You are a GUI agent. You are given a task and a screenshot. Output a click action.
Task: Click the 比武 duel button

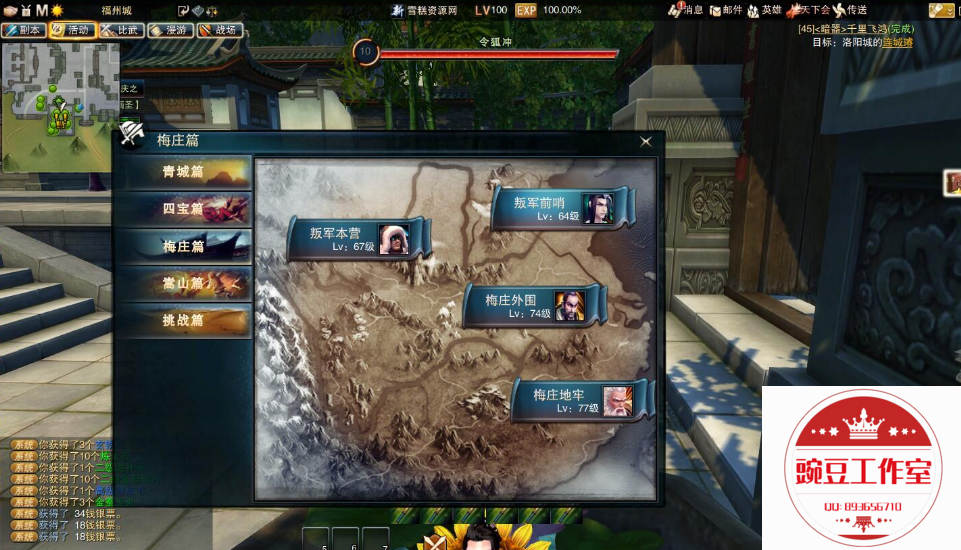pyautogui.click(x=120, y=30)
